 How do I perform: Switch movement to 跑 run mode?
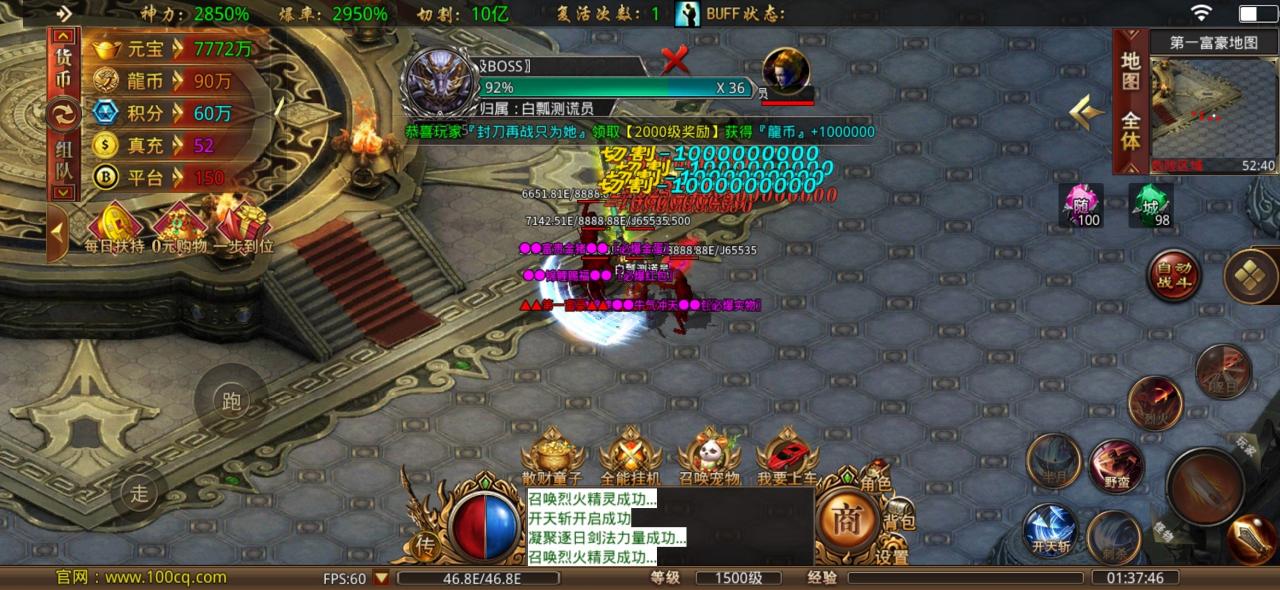coord(231,403)
